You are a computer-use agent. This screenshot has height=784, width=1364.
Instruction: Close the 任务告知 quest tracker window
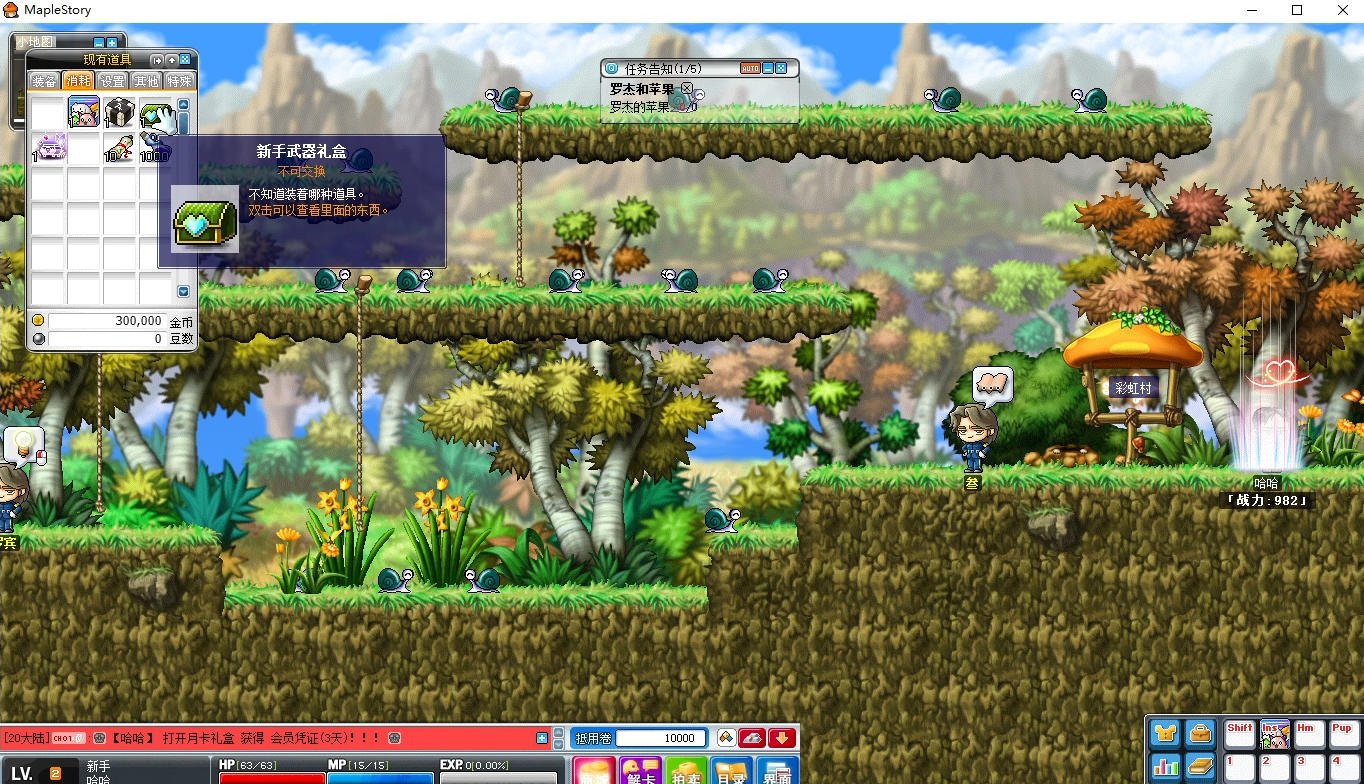pos(781,68)
